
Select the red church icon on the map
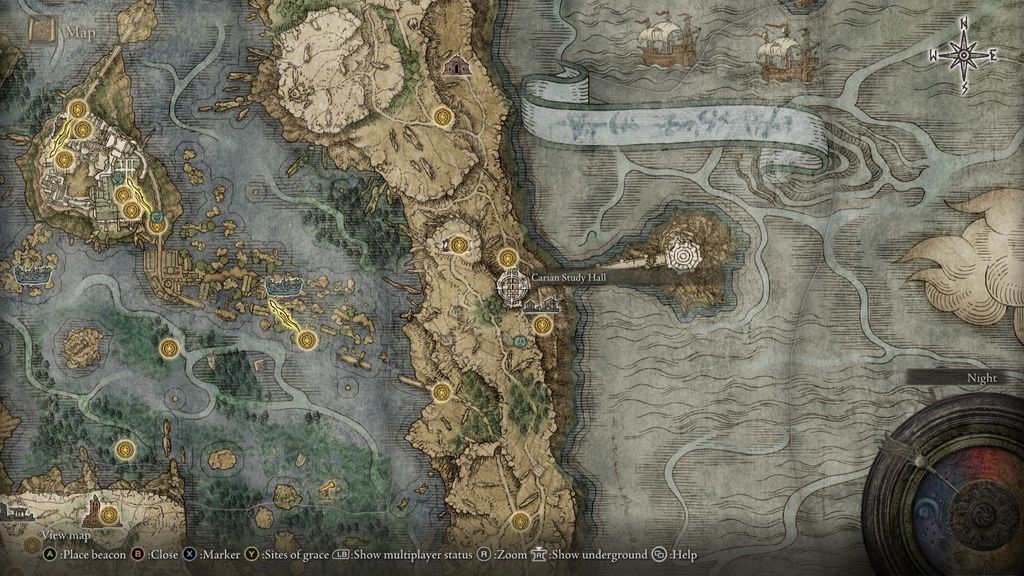[456, 65]
